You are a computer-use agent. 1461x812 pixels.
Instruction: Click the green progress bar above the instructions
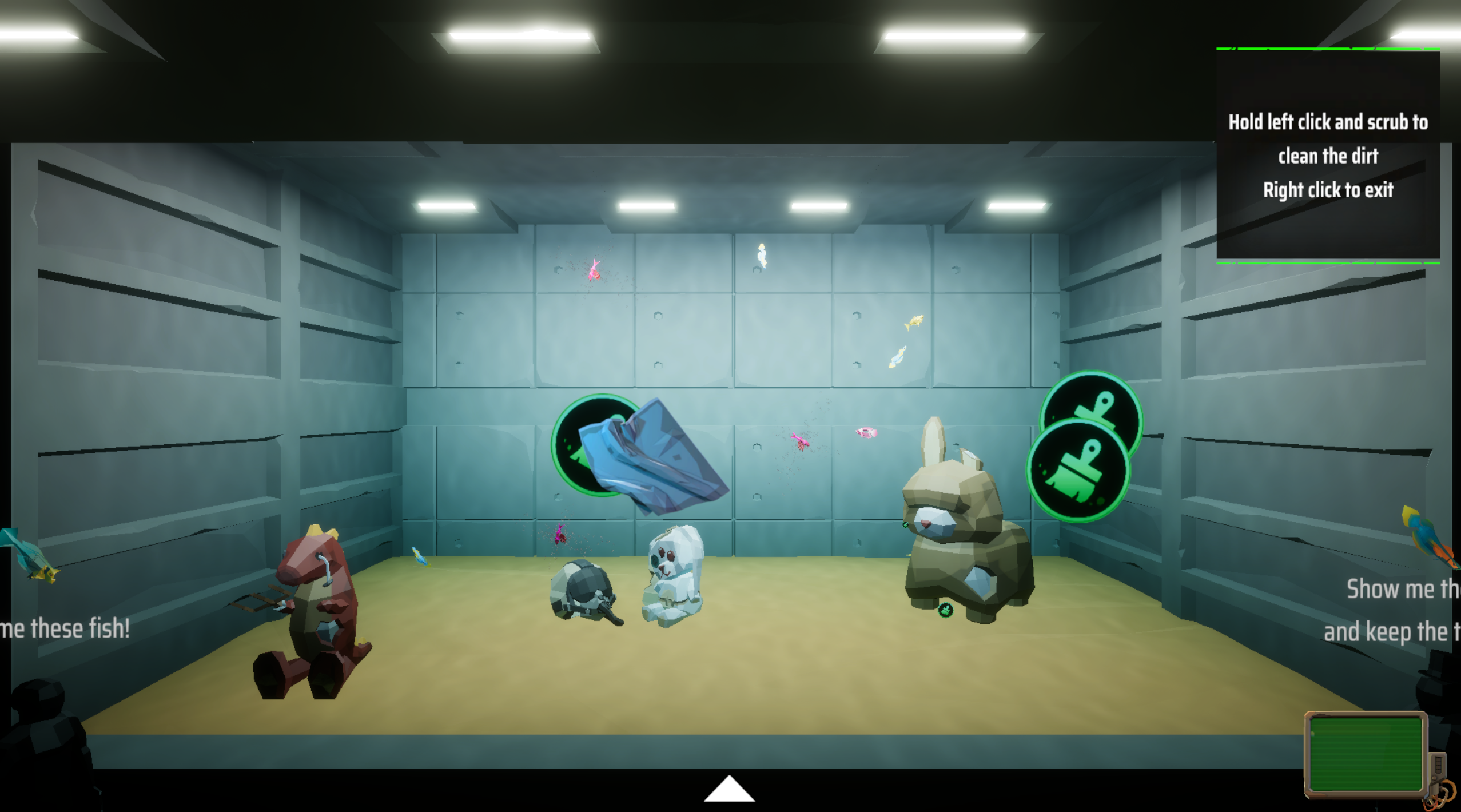(1328, 50)
